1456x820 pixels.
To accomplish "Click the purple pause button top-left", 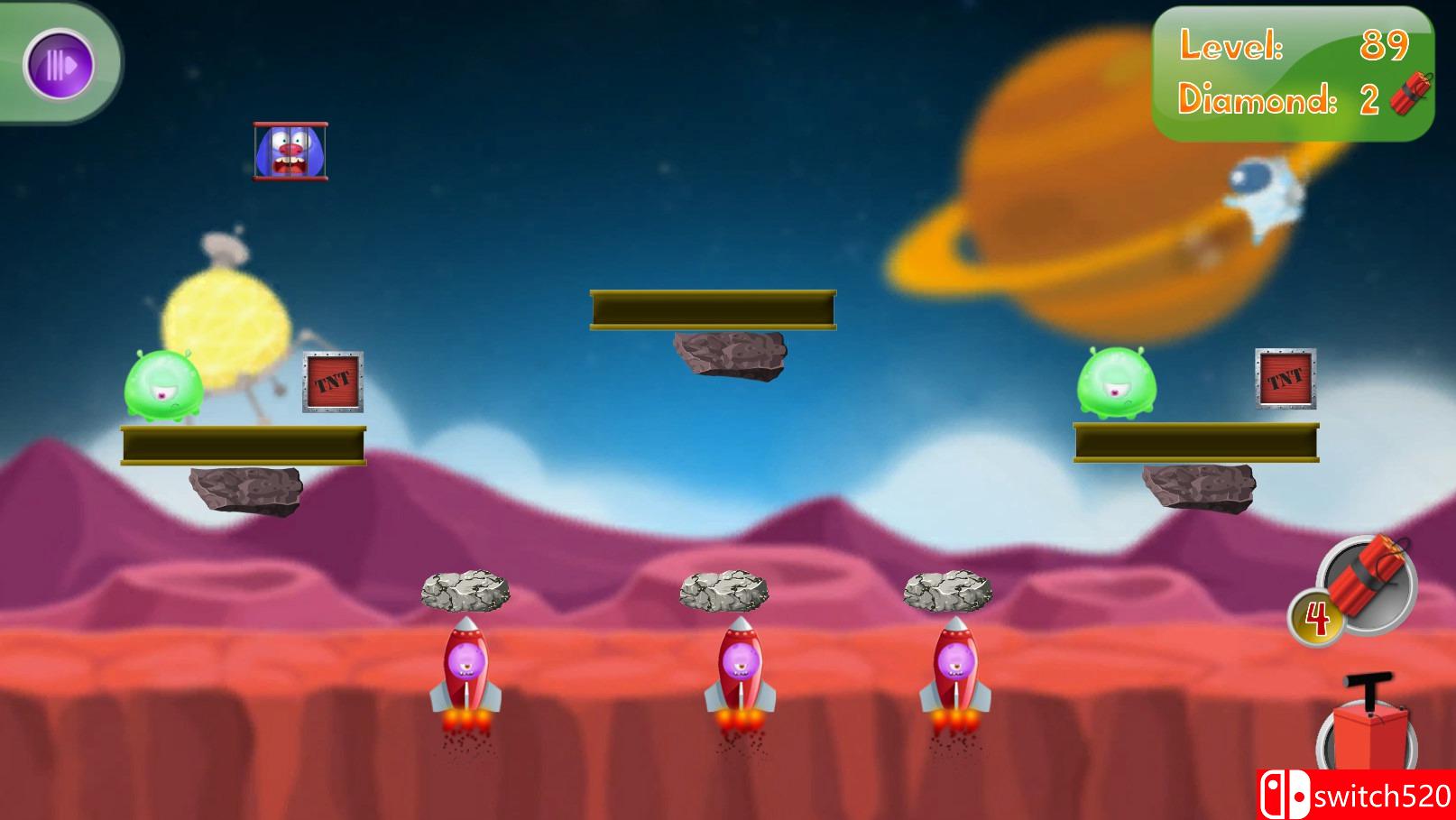I will [x=60, y=61].
